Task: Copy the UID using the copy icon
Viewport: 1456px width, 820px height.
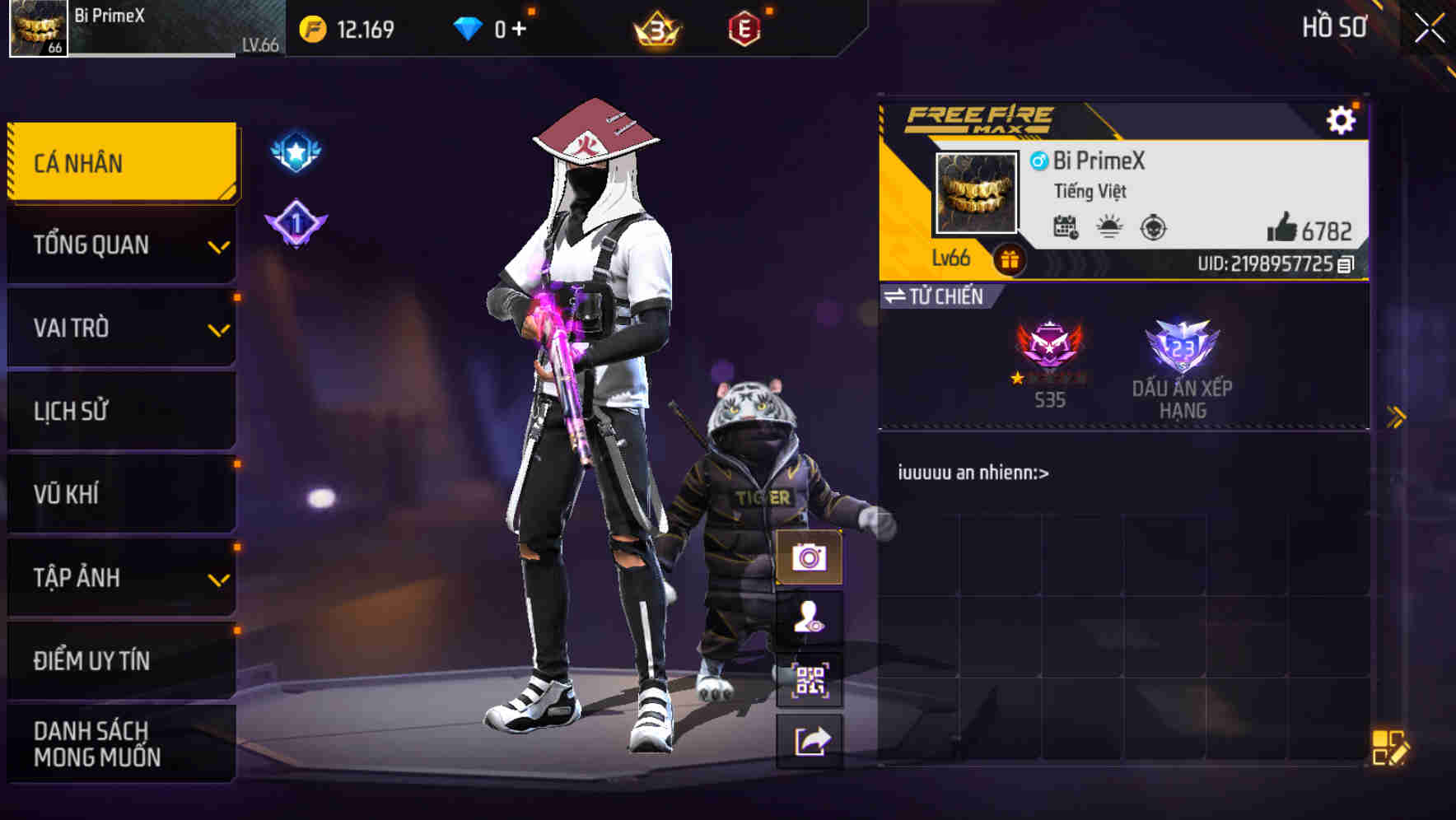Action: coord(1346,264)
